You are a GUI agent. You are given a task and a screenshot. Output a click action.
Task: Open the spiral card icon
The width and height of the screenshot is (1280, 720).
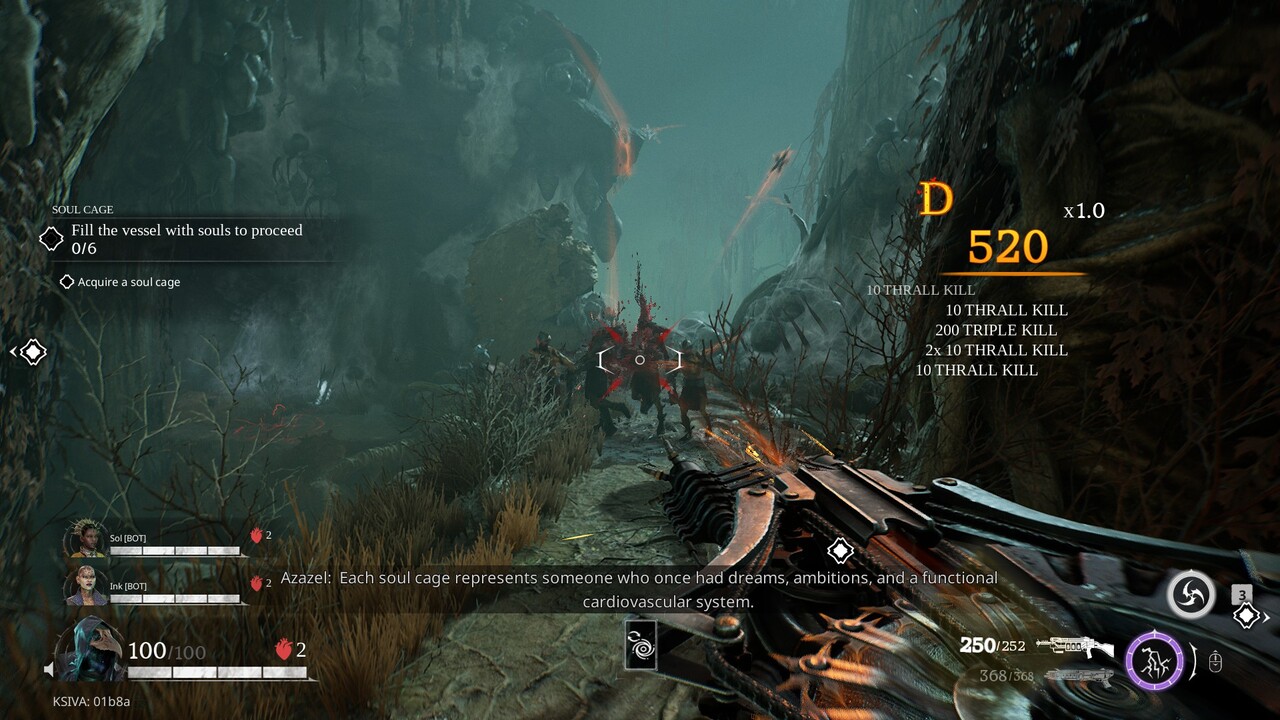click(640, 643)
